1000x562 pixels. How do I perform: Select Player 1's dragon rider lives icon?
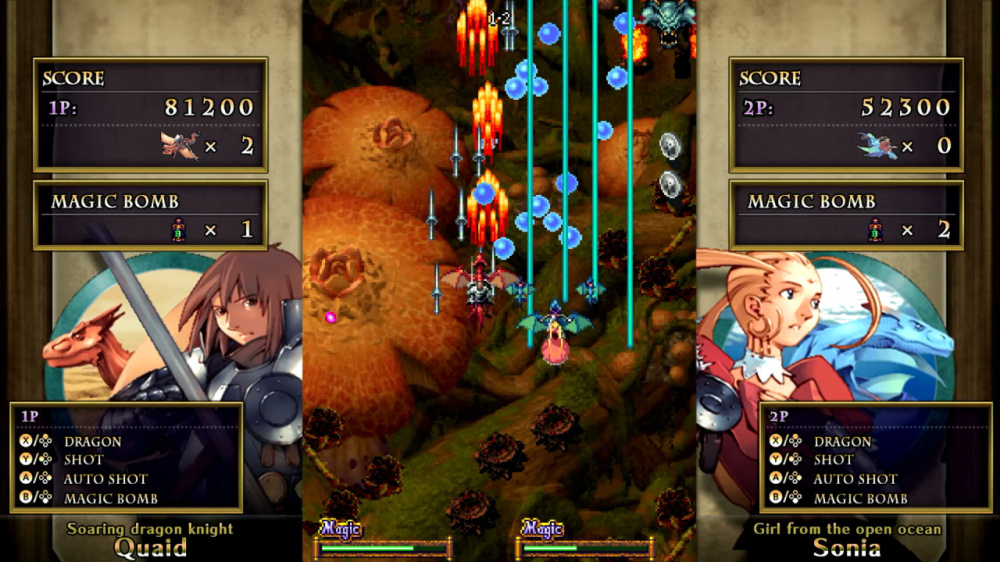(x=180, y=146)
